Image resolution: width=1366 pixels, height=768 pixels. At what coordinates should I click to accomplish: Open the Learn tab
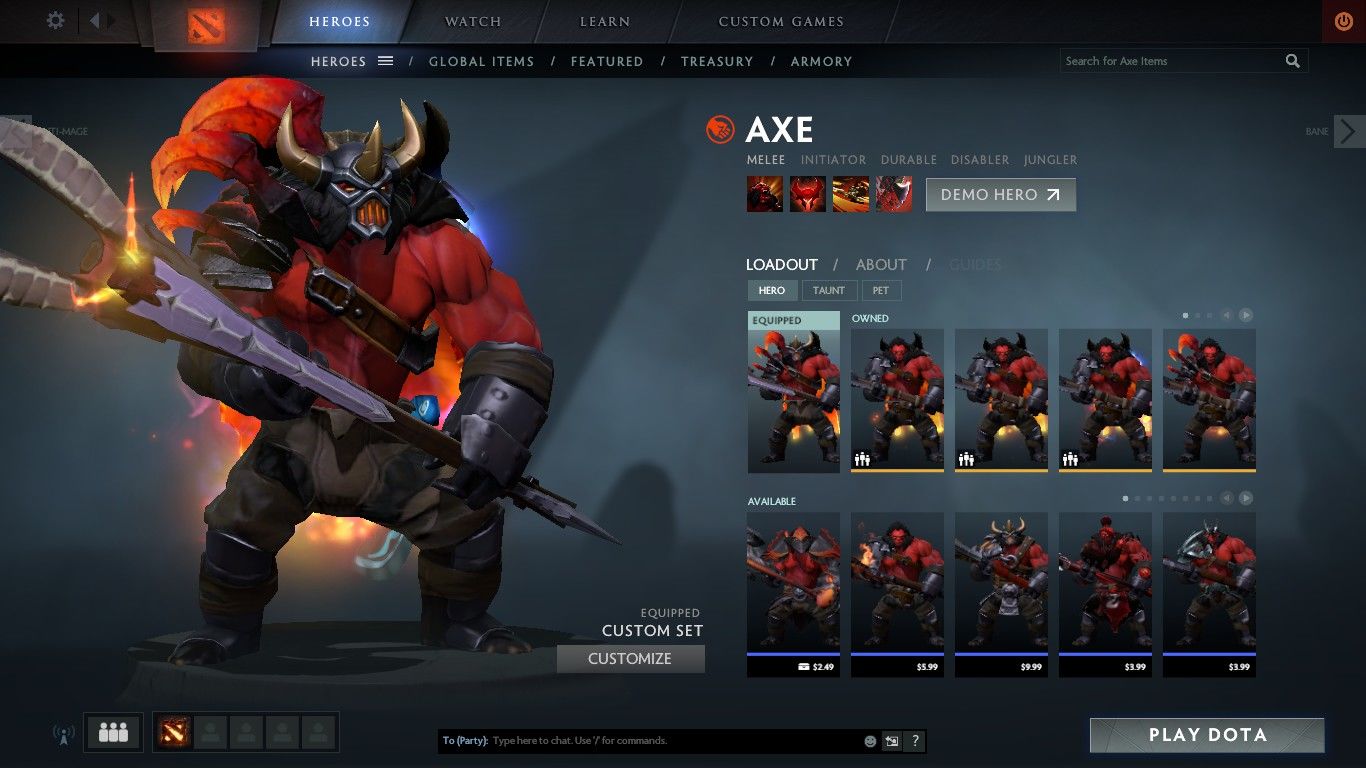click(x=605, y=21)
